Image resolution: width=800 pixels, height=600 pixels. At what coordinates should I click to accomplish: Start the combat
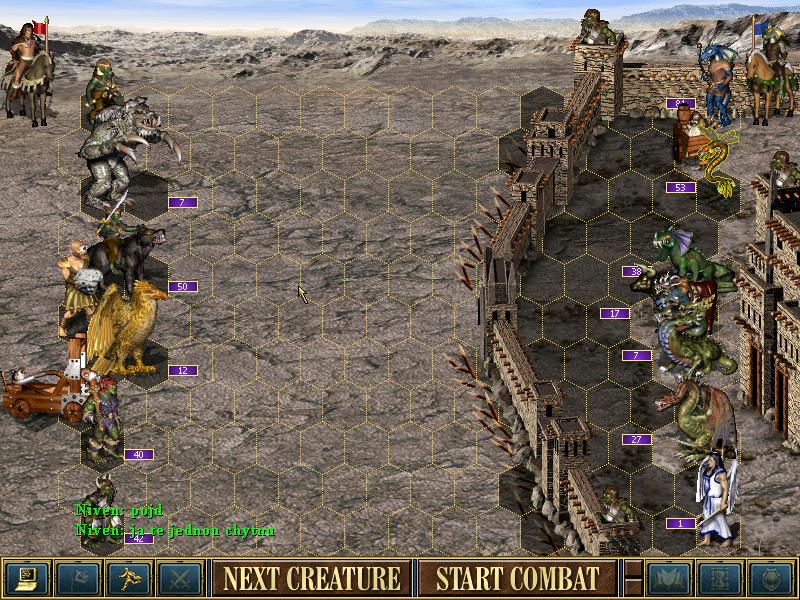(517, 578)
